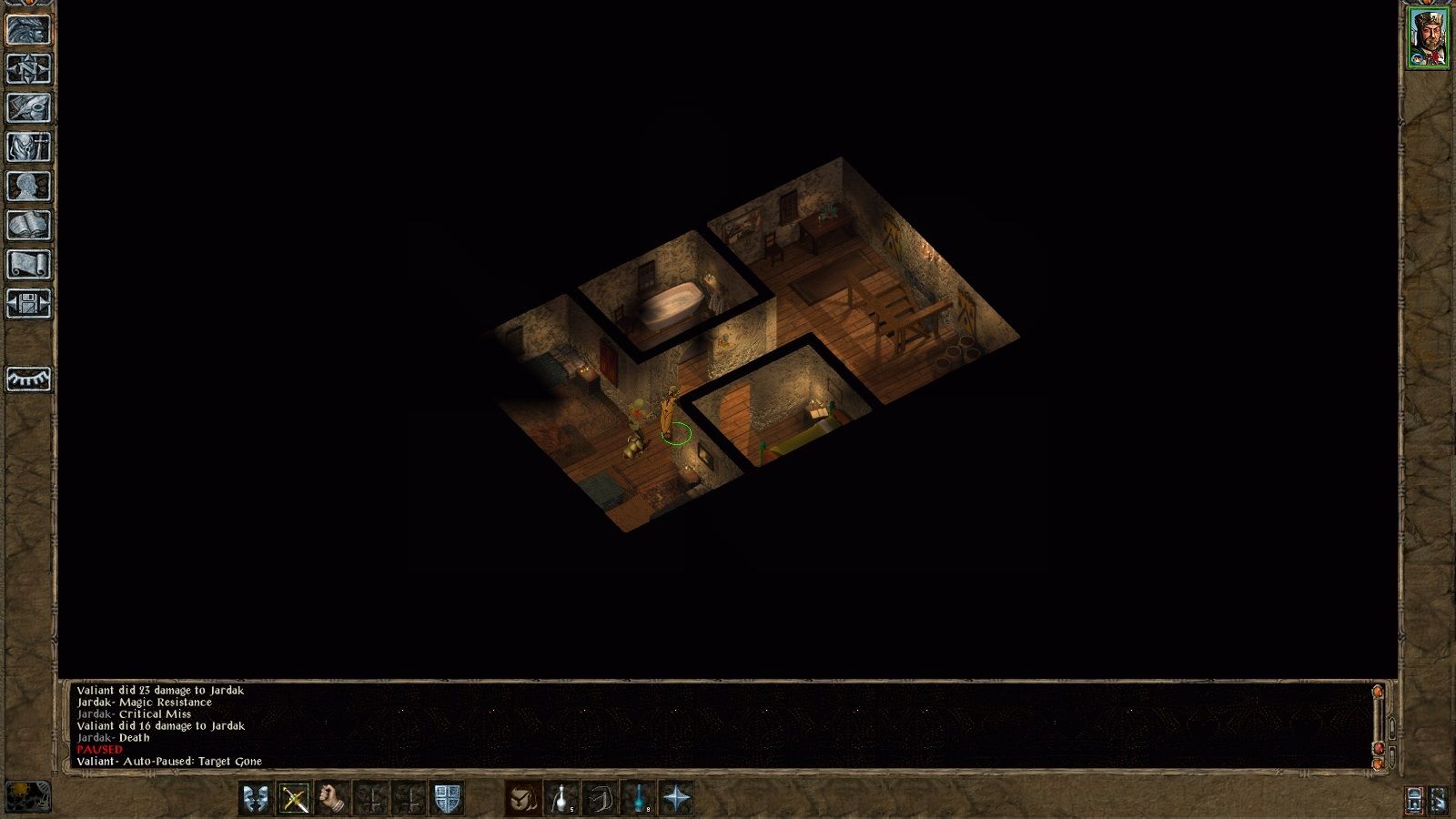Viewport: 1456px width, 819px height.
Task: Open the inventory screen (armor stand icon)
Action: (30, 146)
